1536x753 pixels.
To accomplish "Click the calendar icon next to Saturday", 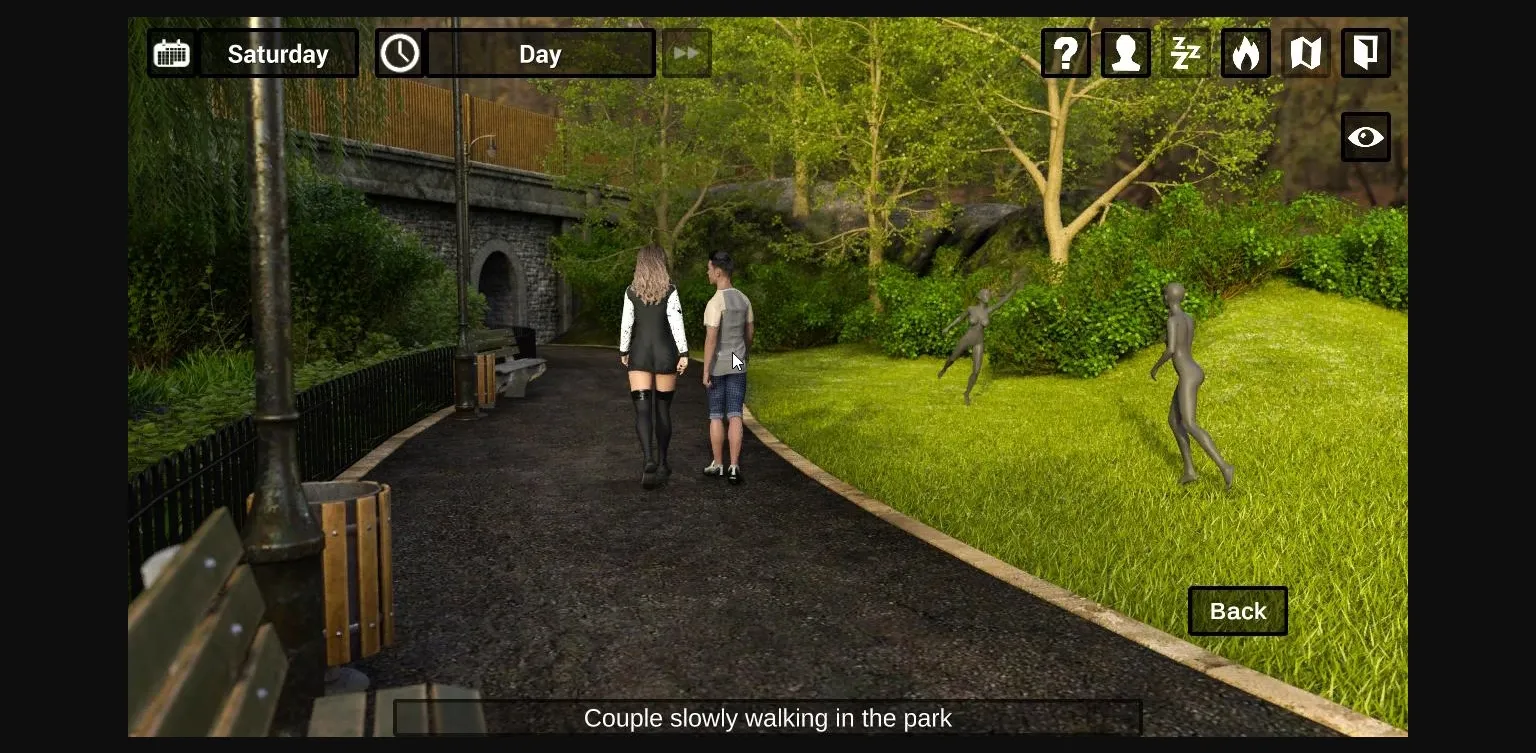I will tap(170, 53).
